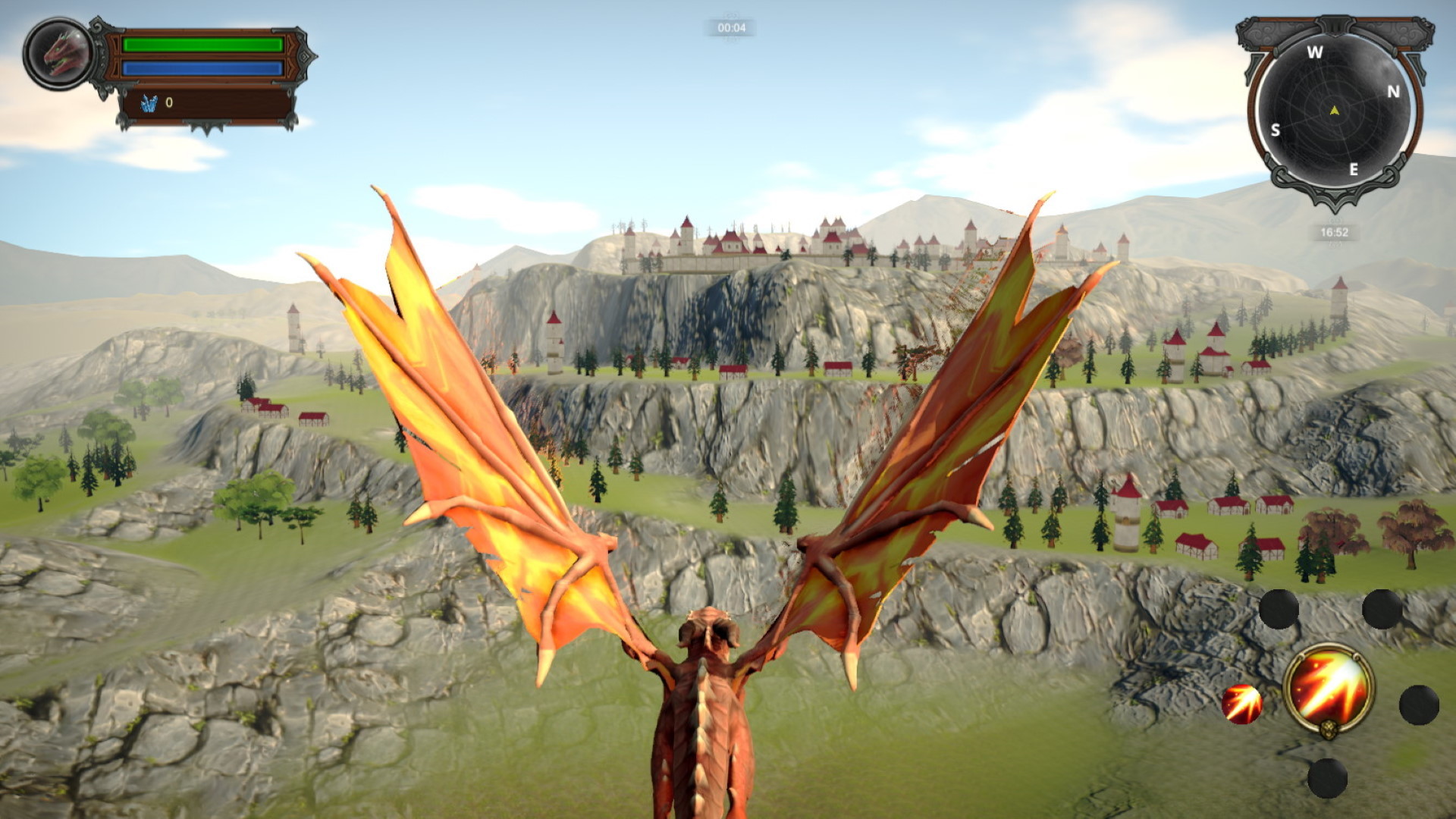Tap the upper-right dark control circle

click(x=1381, y=610)
